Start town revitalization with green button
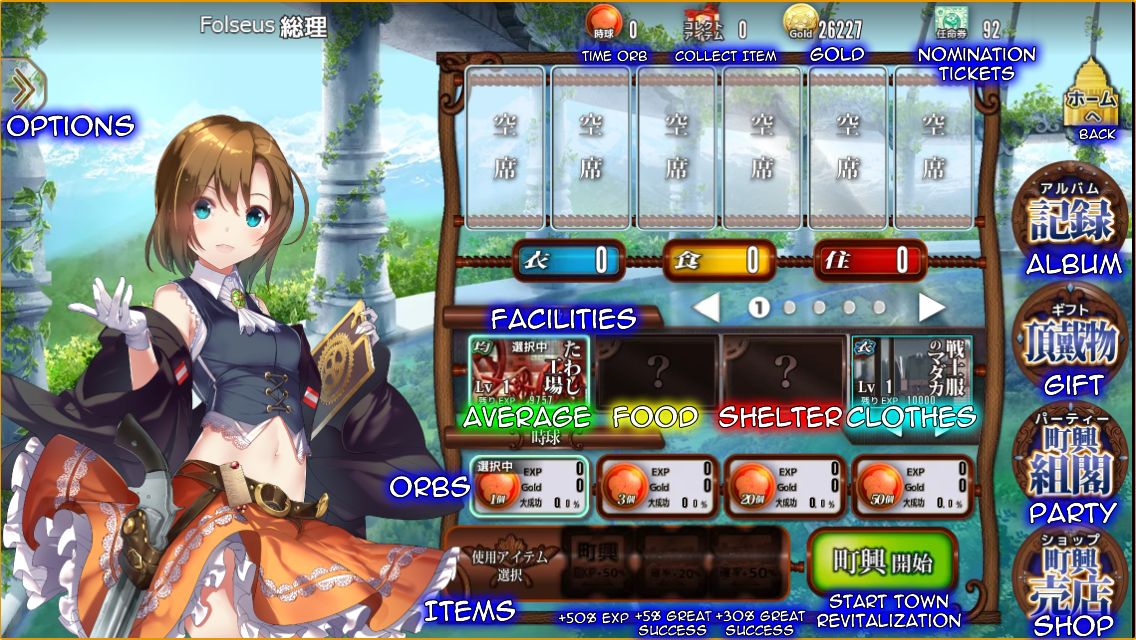Screen dimensions: 1136x640 (883, 563)
